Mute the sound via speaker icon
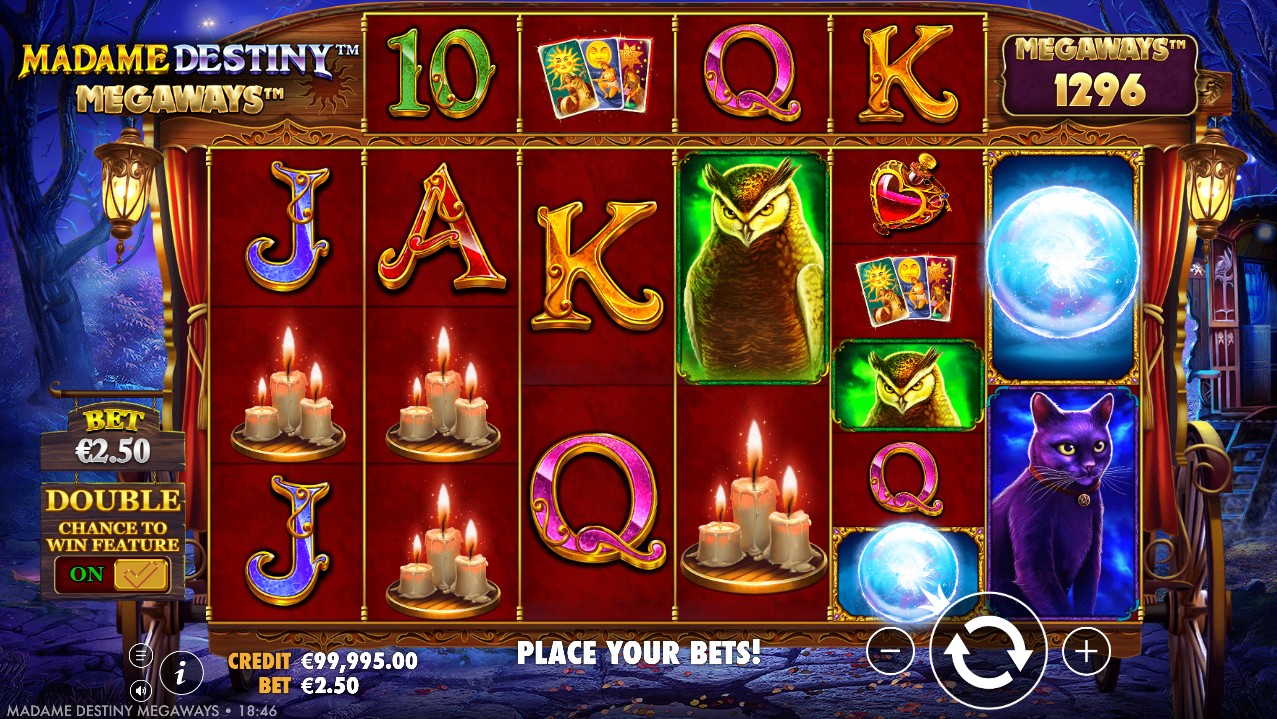Viewport: 1277px width, 719px height. (141, 689)
